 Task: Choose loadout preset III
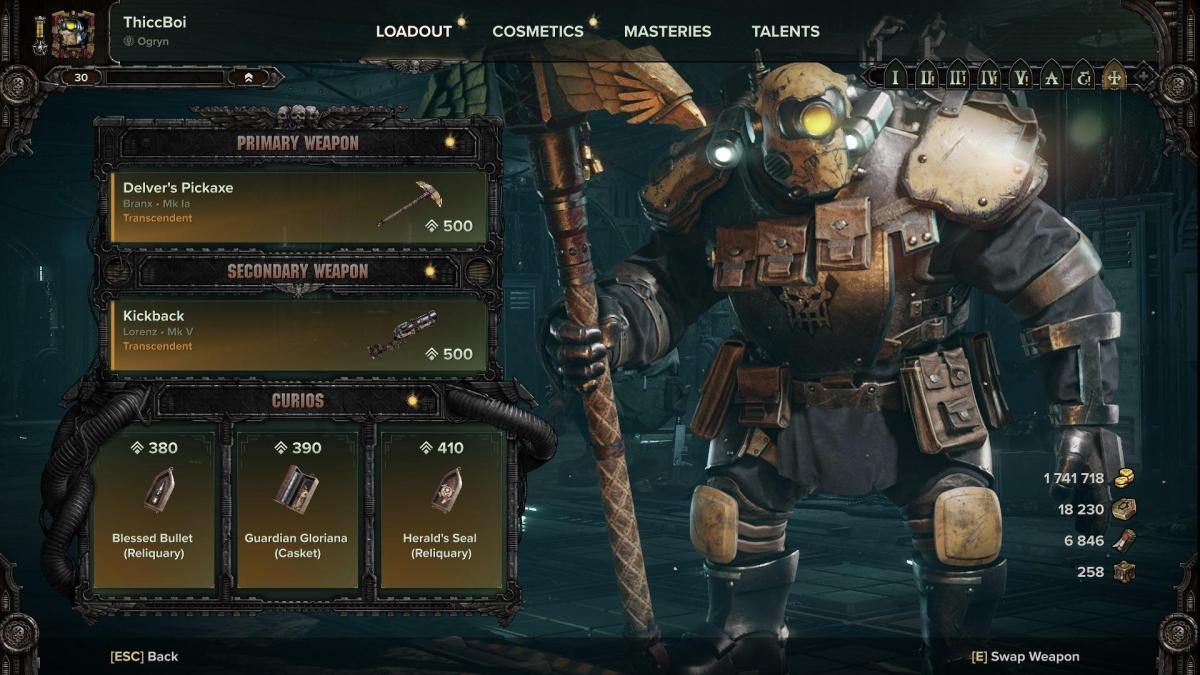click(958, 77)
